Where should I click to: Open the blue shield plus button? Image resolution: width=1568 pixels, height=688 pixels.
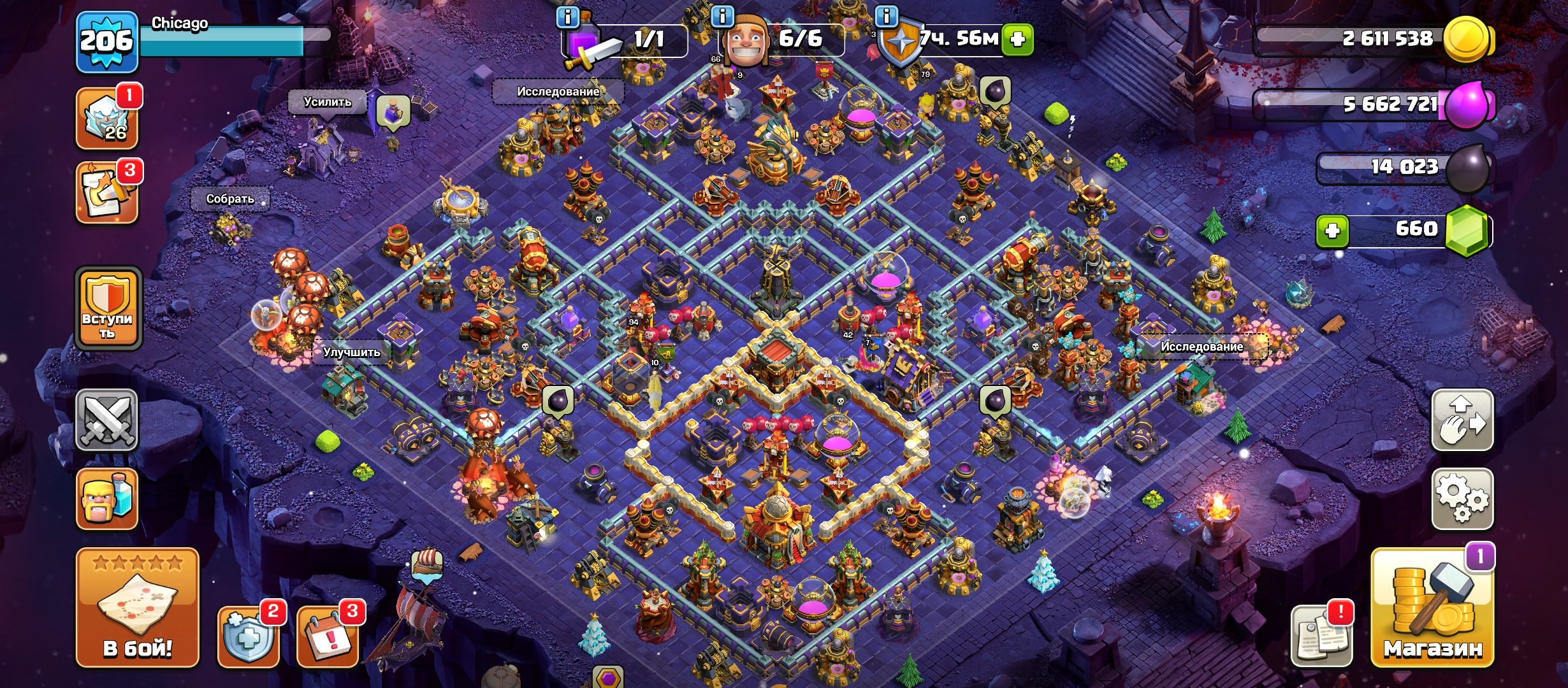248,636
